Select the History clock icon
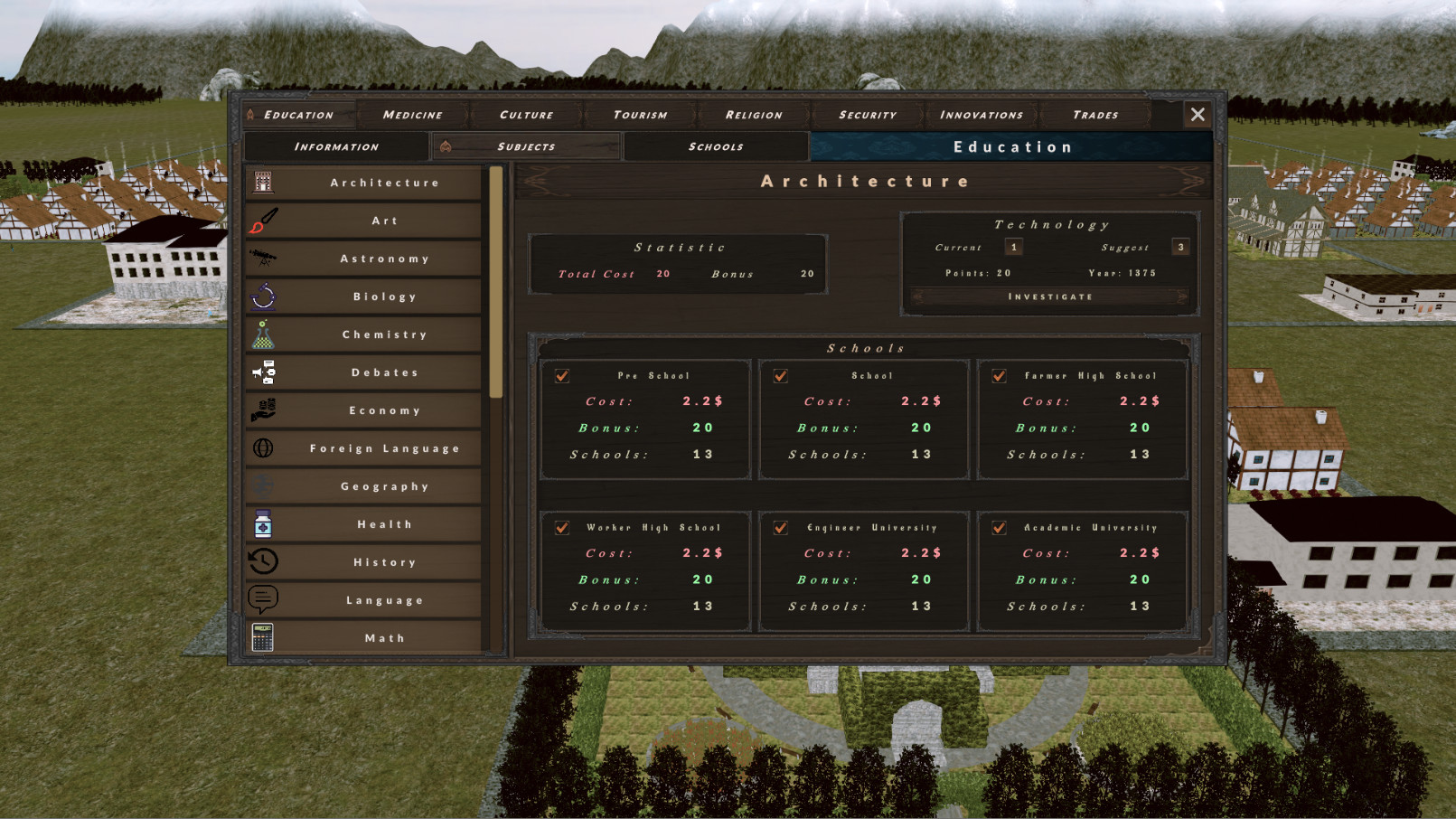The height and width of the screenshot is (819, 1456). (x=263, y=561)
